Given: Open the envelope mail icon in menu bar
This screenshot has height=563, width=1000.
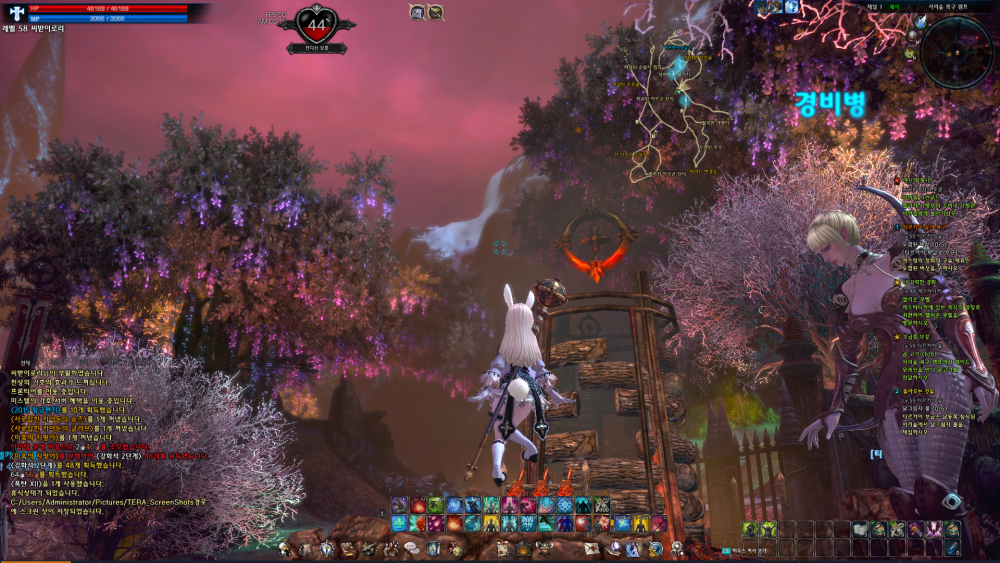Looking at the screenshot, I should pos(590,548).
